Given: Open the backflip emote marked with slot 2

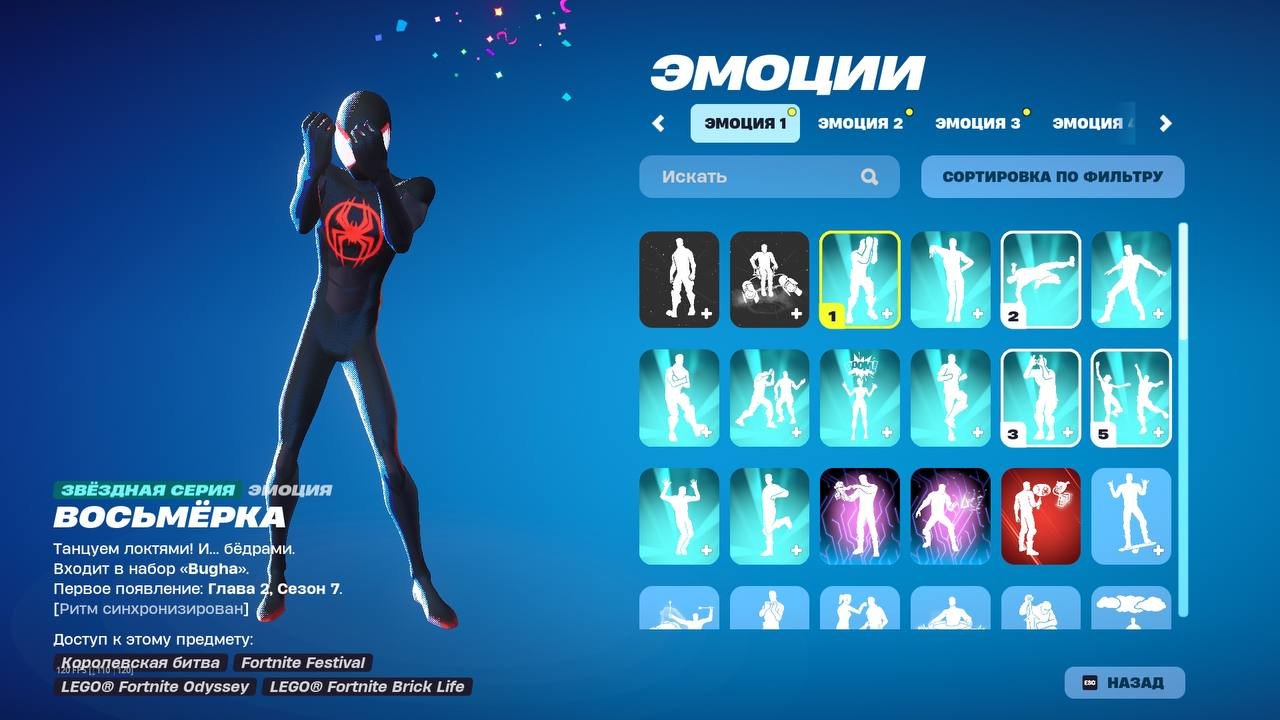Looking at the screenshot, I should pos(1040,279).
